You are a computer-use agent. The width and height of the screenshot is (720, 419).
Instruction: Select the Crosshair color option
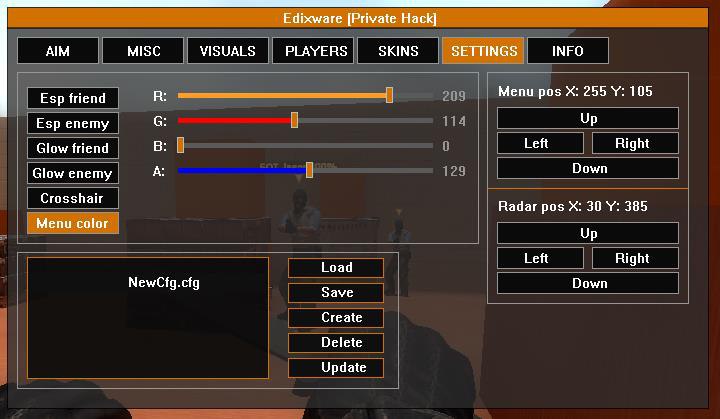(x=73, y=198)
